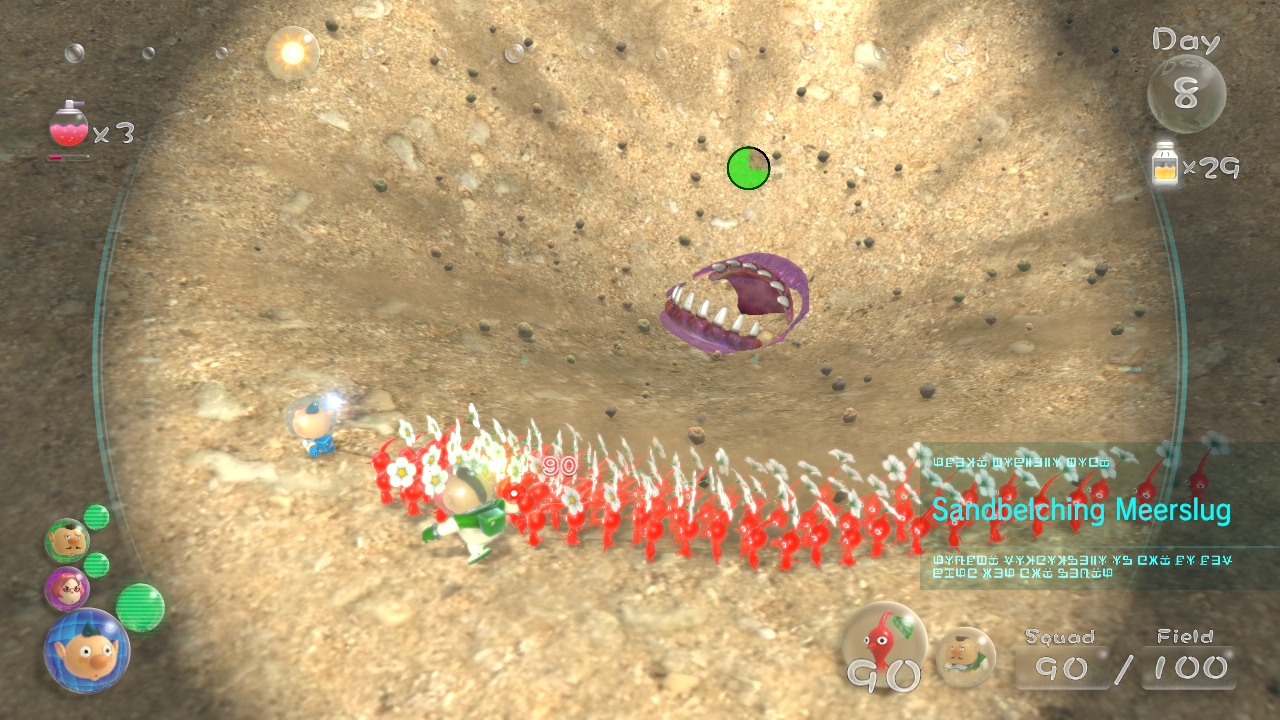Pick the Charlie bubble beside Red Pikmin

tap(965, 654)
